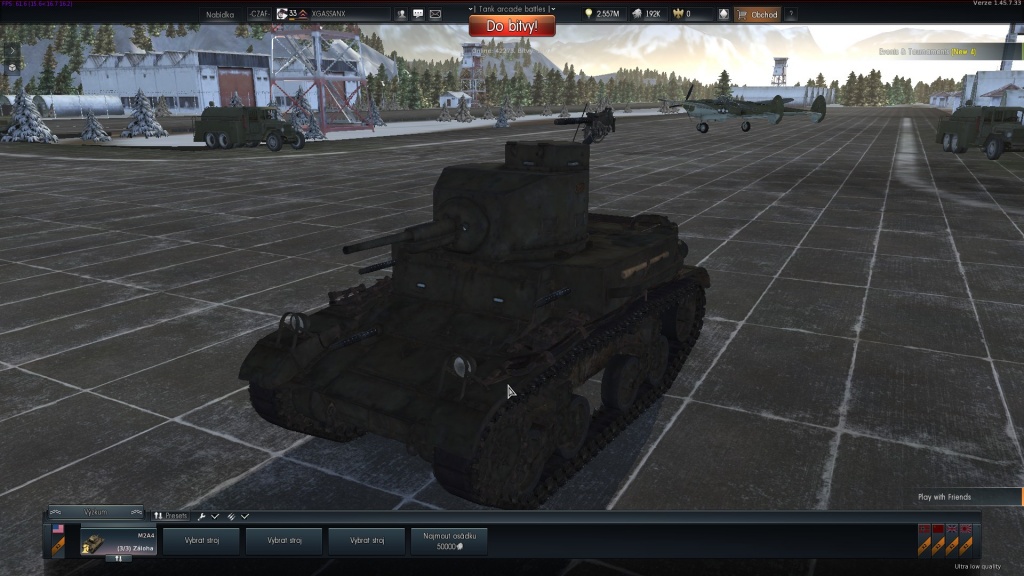This screenshot has width=1024, height=576.
Task: Open the Výzkum research panel
Action: [x=96, y=512]
